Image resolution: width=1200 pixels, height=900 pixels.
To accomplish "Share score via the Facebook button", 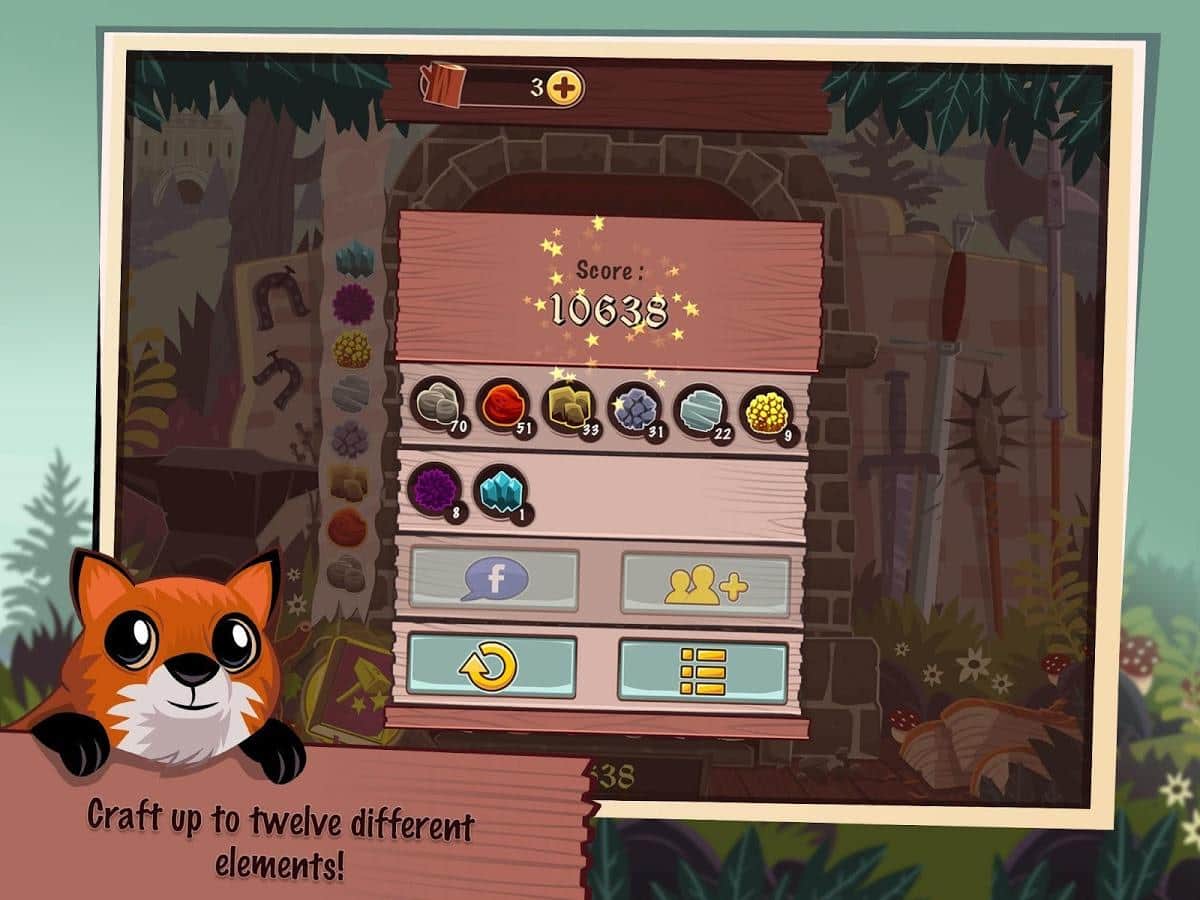I will click(494, 579).
